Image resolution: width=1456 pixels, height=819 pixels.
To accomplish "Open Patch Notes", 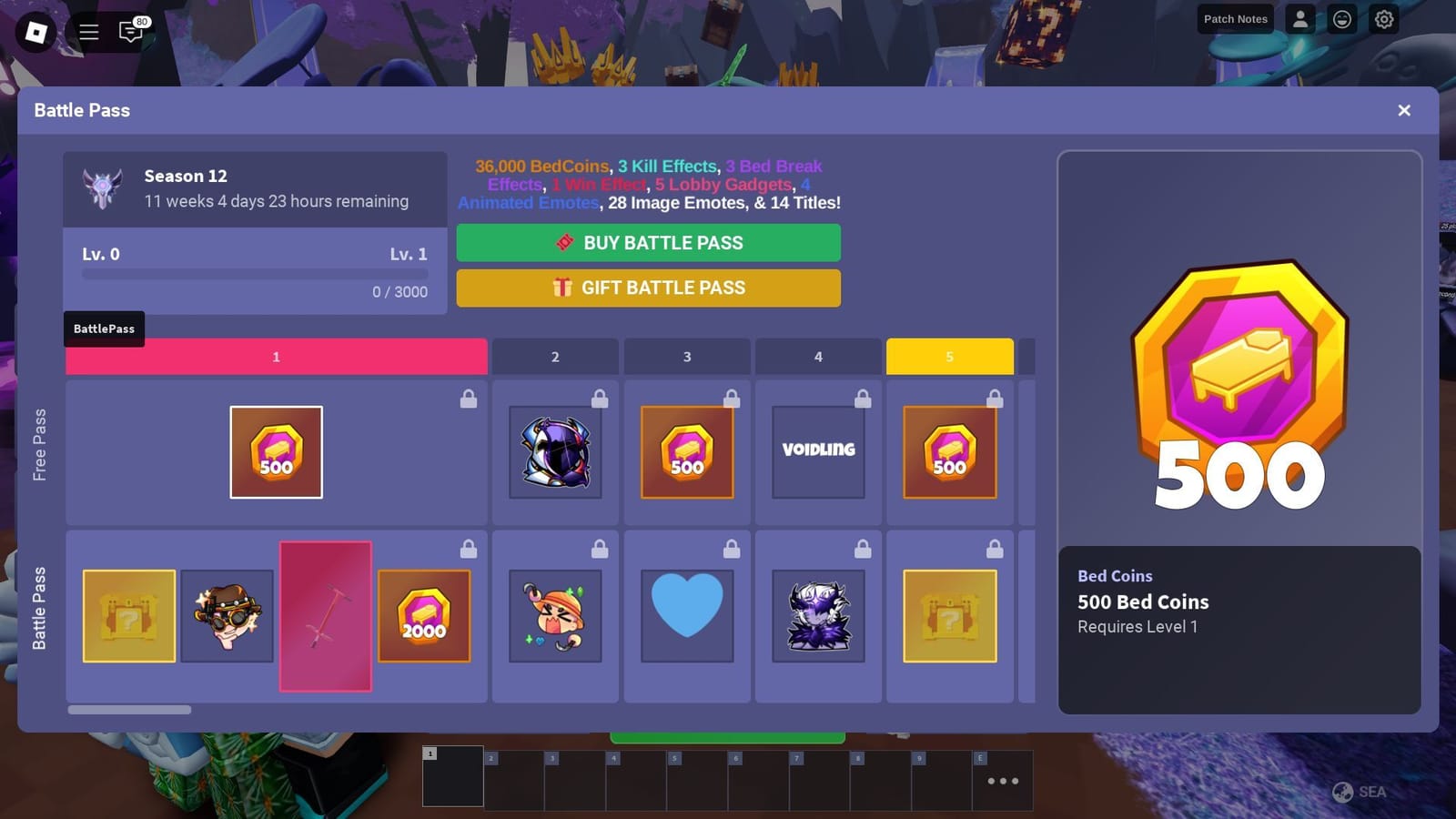I will [x=1235, y=19].
